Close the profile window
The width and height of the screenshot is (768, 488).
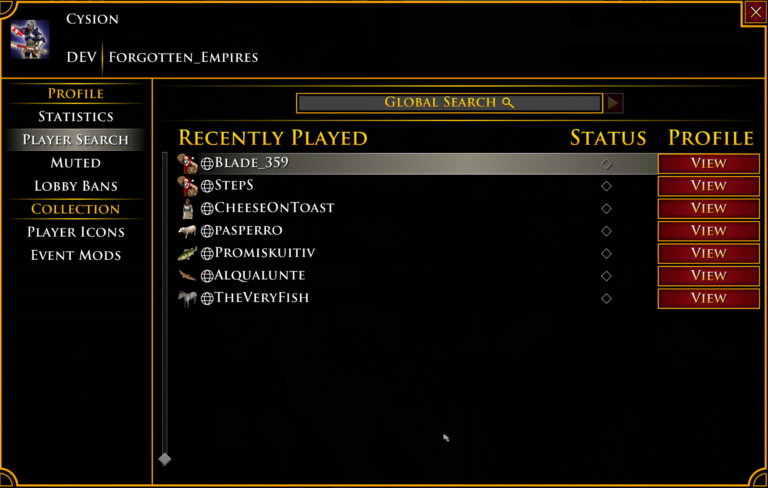click(x=755, y=12)
